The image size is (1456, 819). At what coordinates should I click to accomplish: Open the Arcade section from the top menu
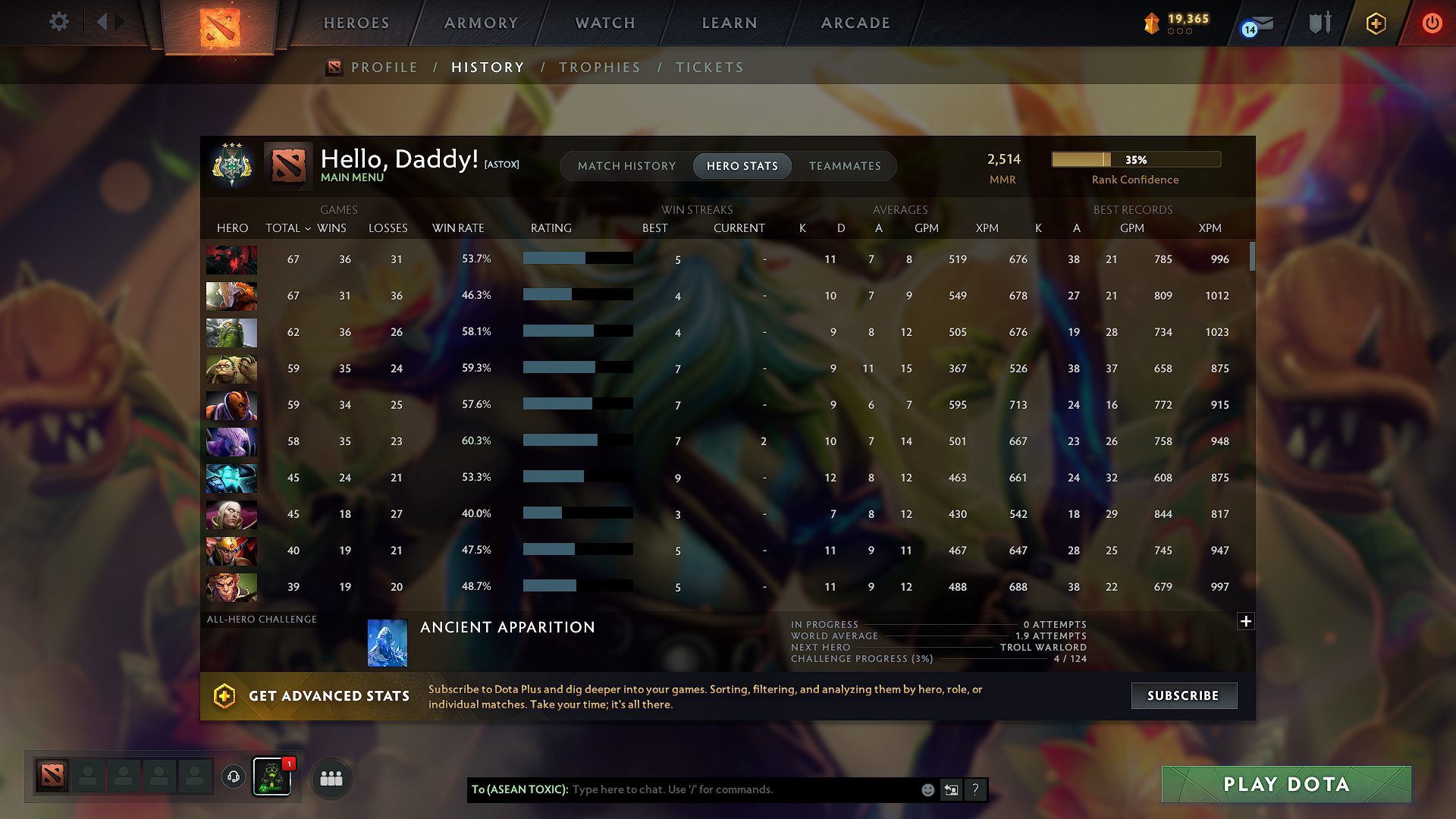coord(855,23)
